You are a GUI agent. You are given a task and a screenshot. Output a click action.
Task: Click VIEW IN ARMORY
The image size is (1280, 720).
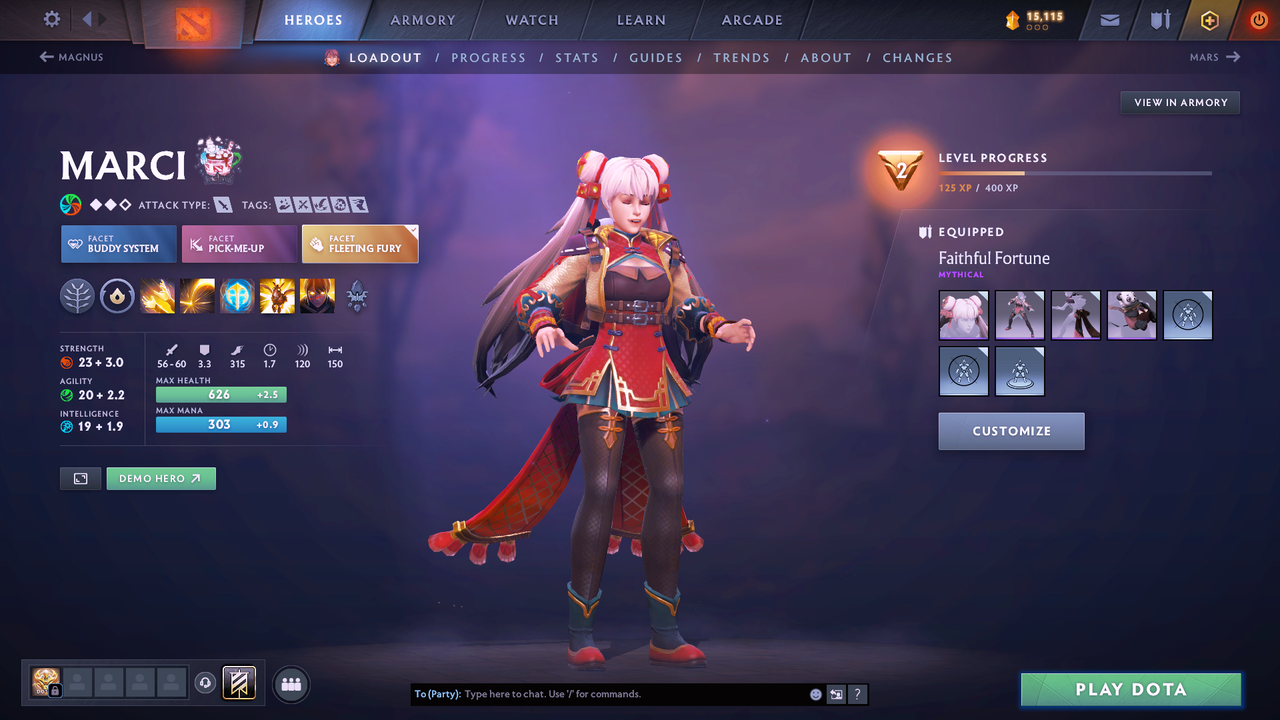1179,102
